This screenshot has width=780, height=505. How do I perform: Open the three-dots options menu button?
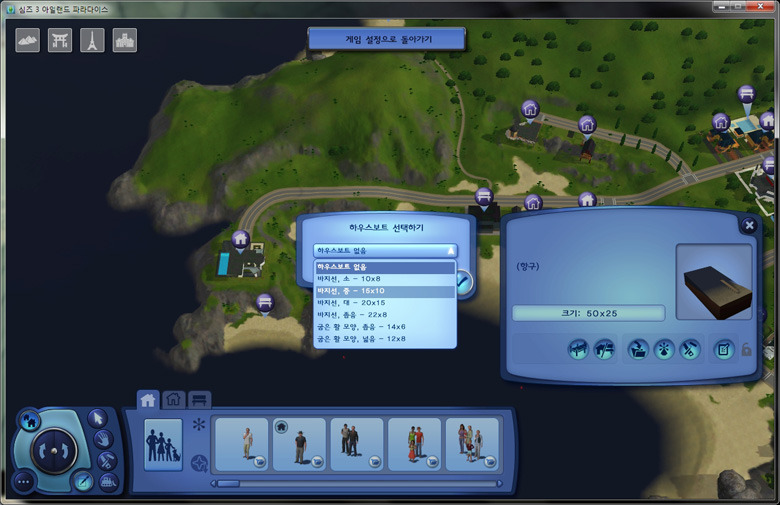(x=24, y=480)
